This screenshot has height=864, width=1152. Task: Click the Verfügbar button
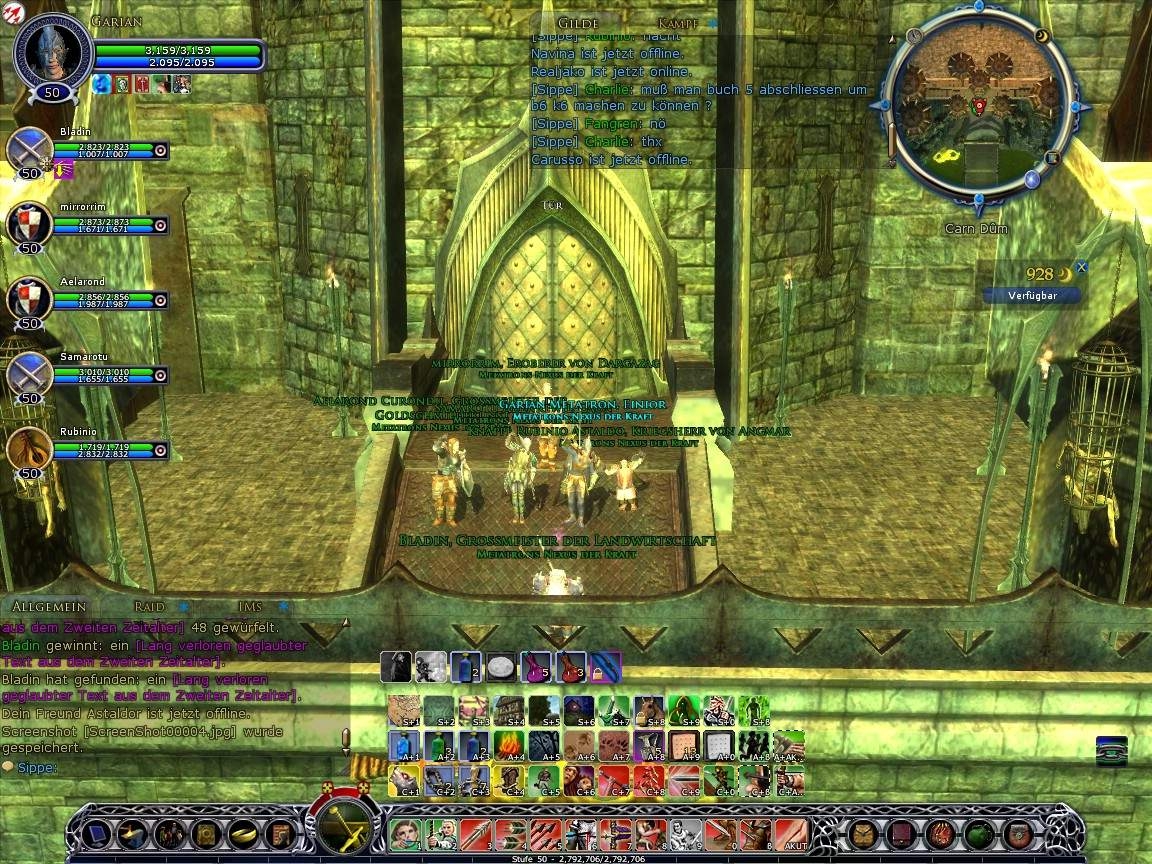pos(1033,295)
